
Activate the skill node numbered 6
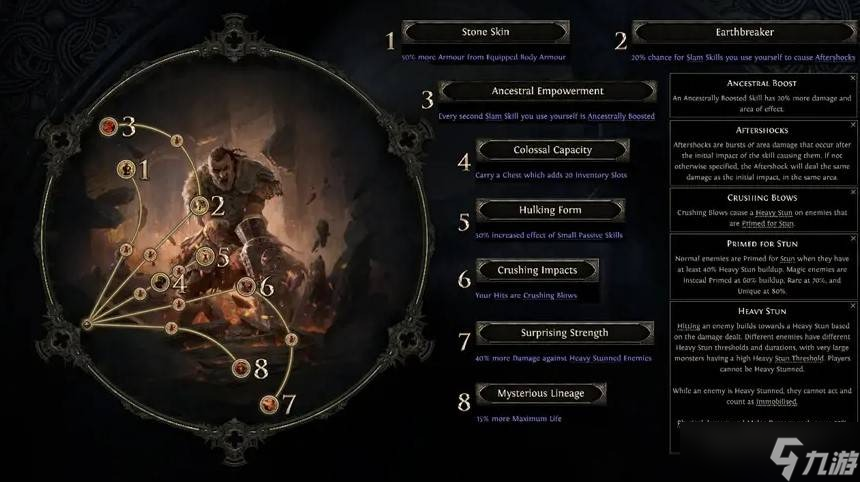(x=246, y=286)
